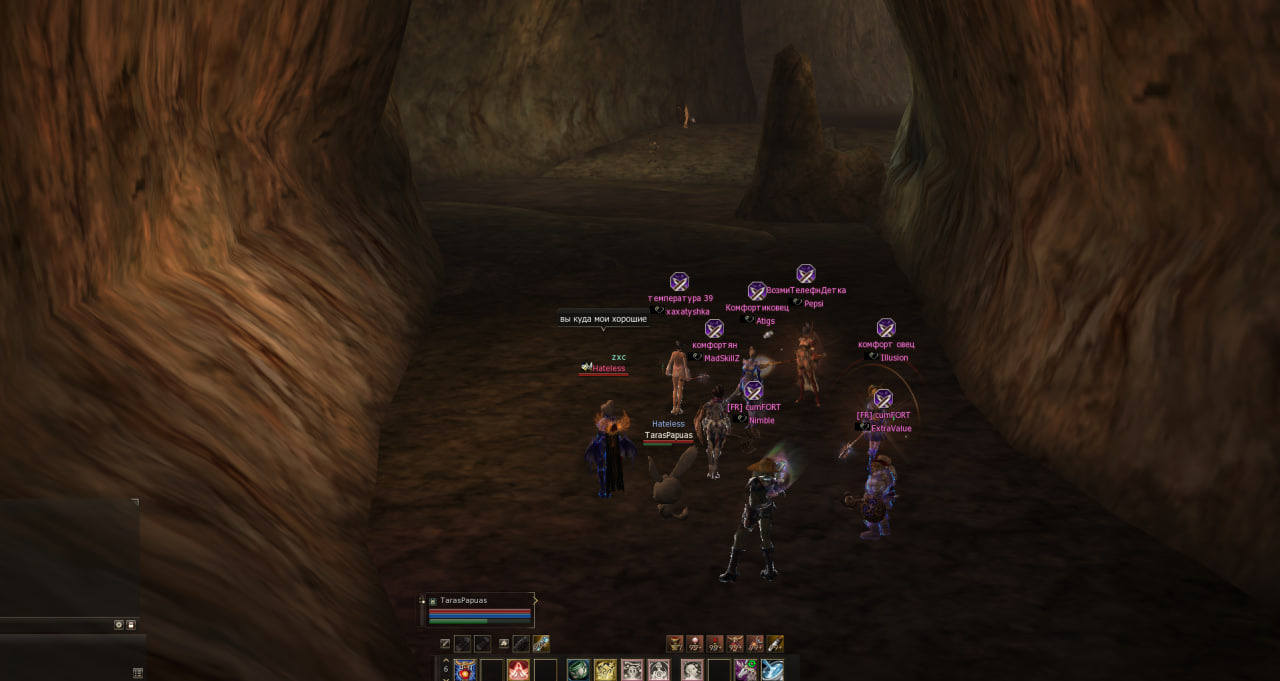Activate the golden yellow skill icon
The height and width of the screenshot is (681, 1280).
click(x=605, y=670)
